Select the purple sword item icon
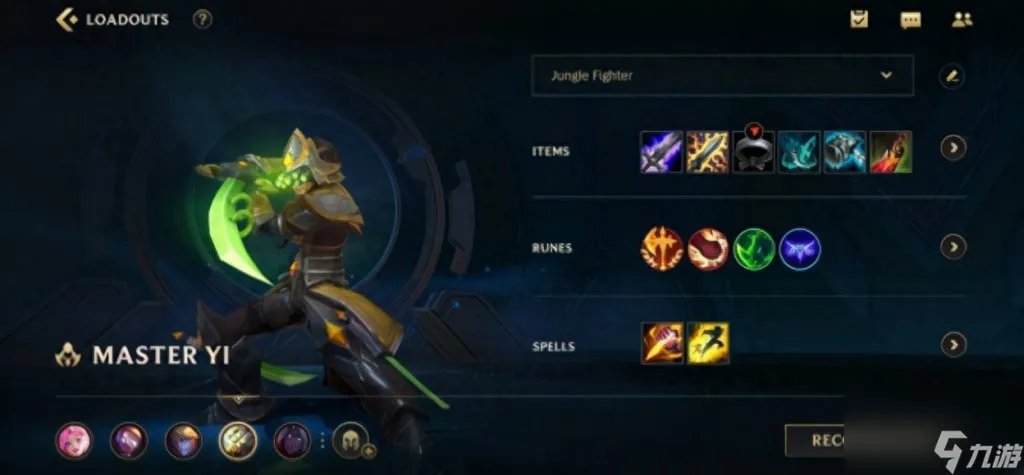This screenshot has height=475, width=1024. click(x=661, y=152)
